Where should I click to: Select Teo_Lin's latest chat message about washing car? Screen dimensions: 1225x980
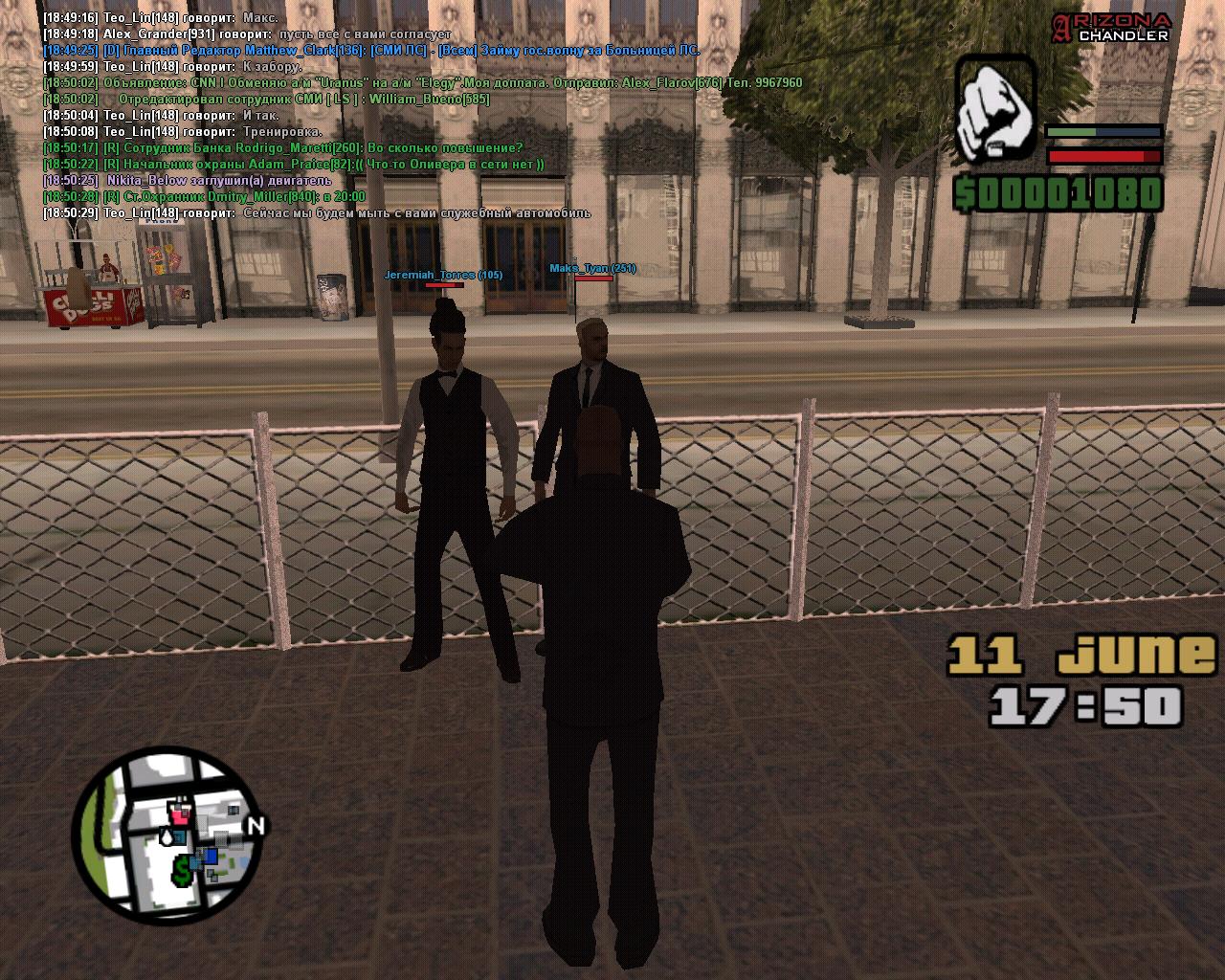[316, 212]
